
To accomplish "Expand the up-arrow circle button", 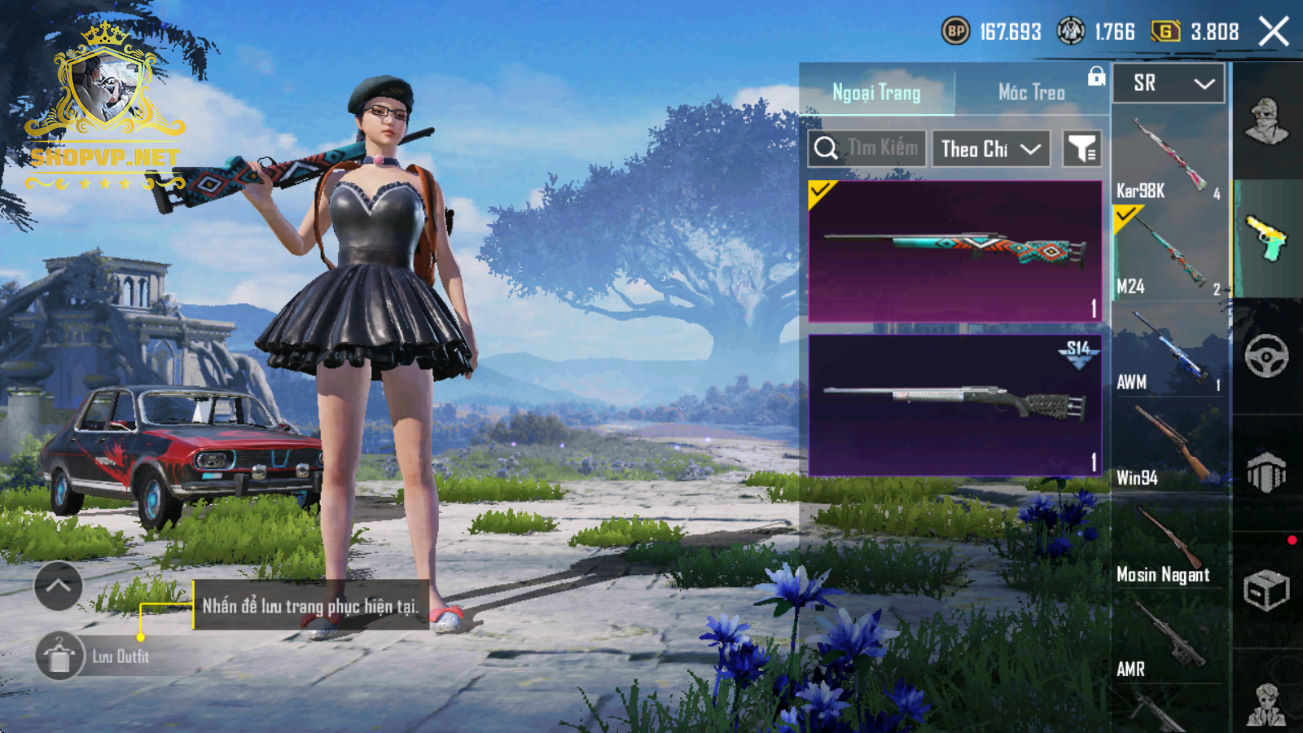I will tap(58, 587).
